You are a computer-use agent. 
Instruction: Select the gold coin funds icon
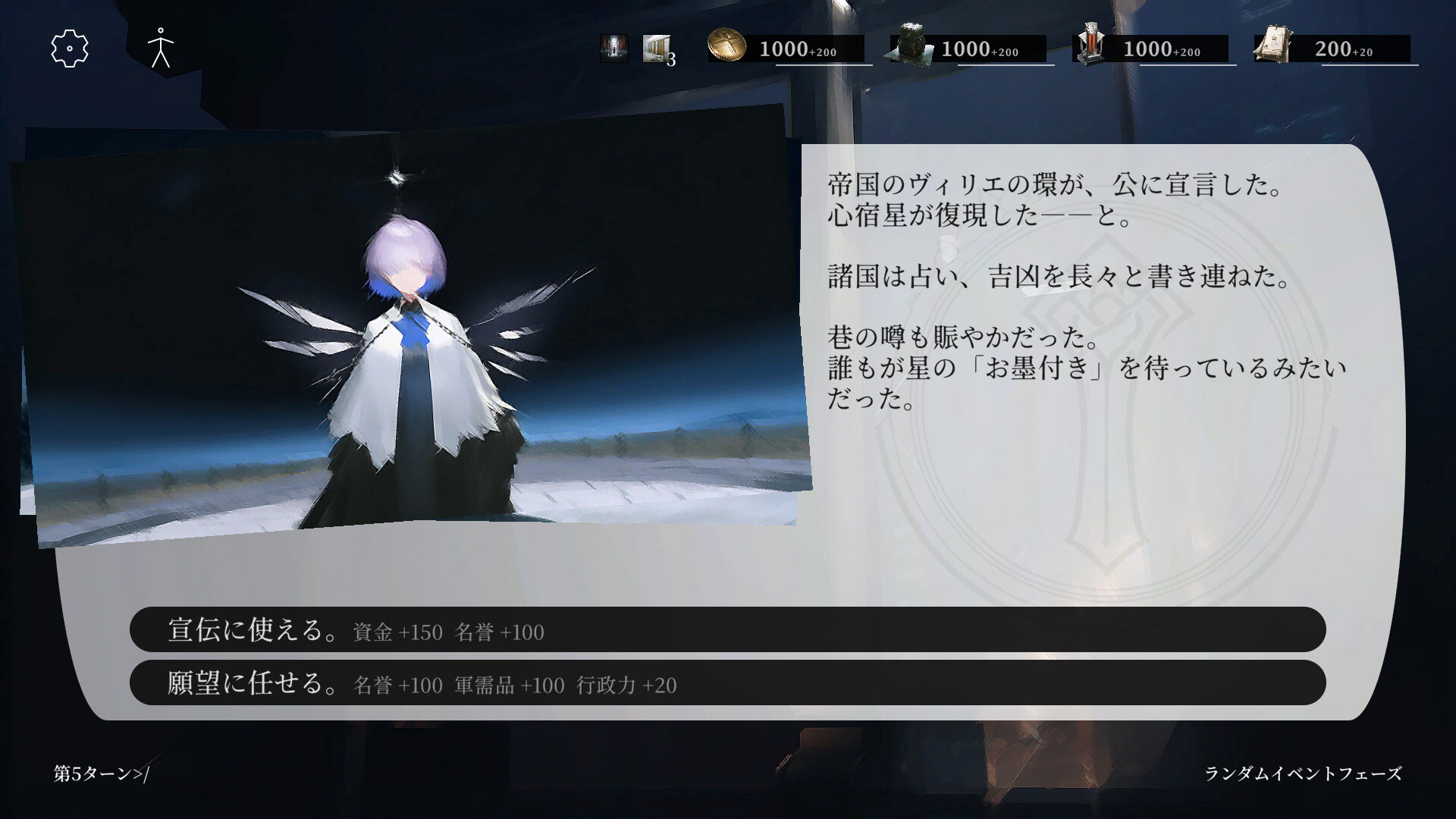coord(726,47)
